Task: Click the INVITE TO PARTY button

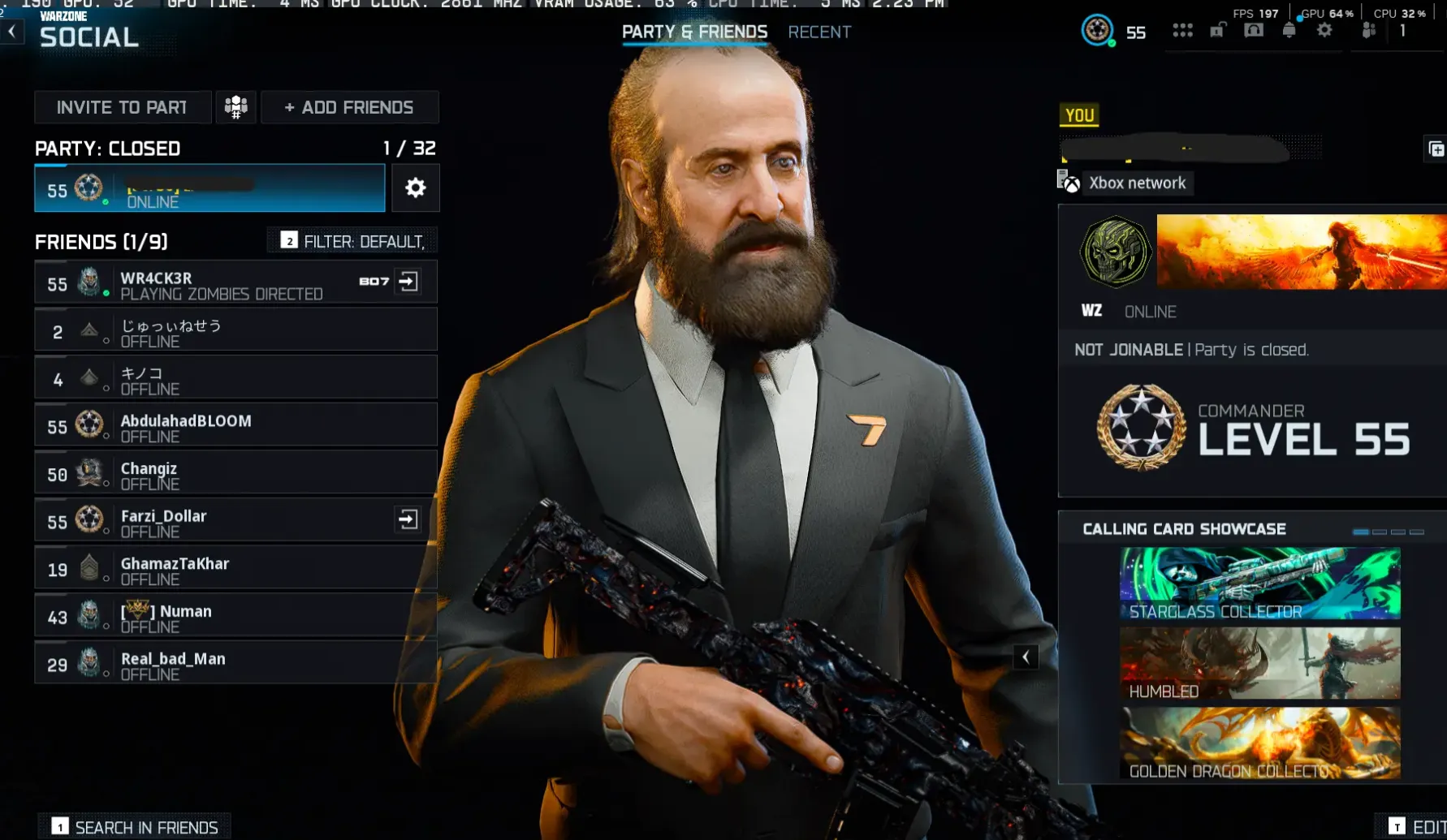Action: [x=122, y=106]
